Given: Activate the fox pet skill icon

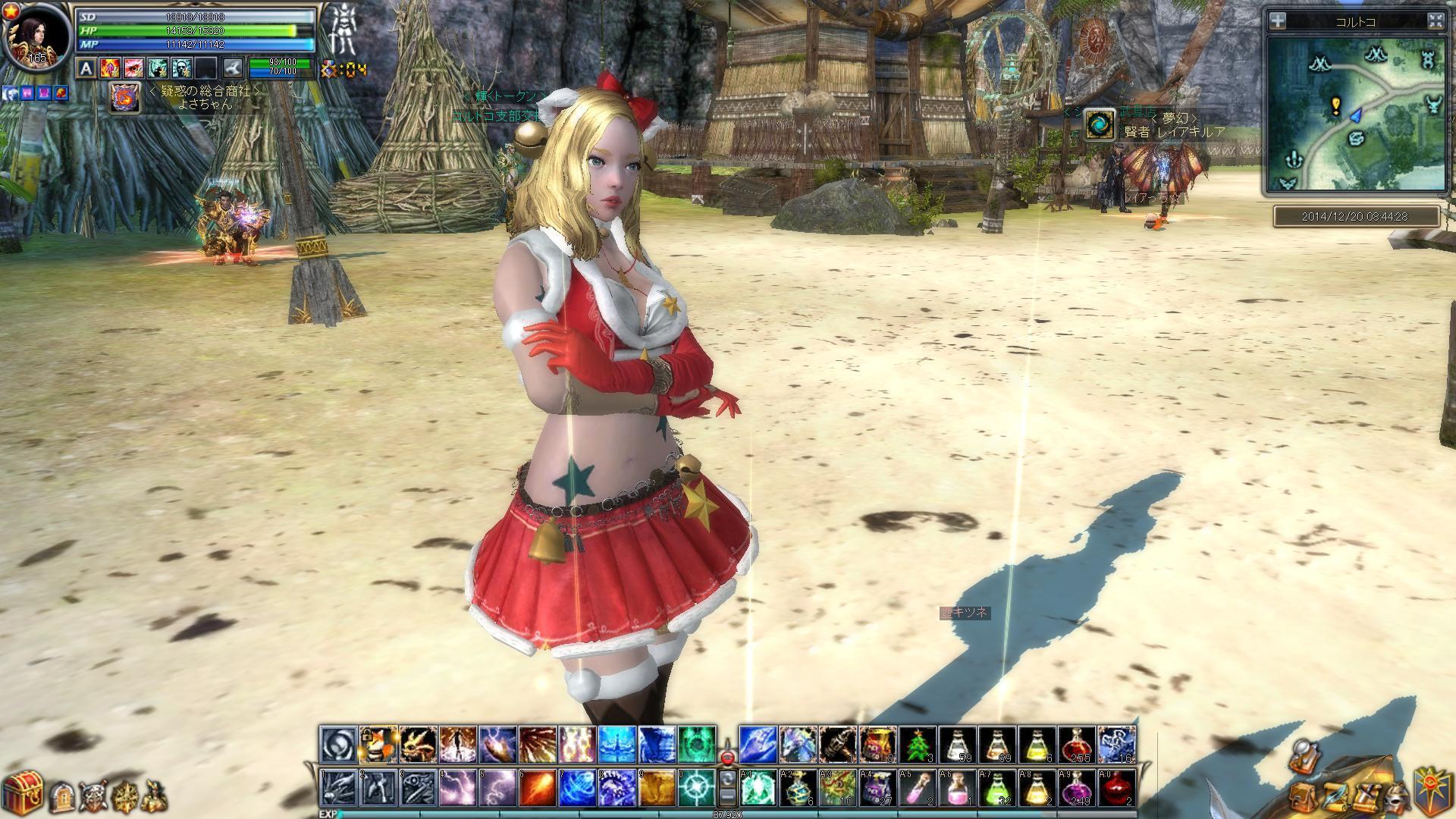Looking at the screenshot, I should point(378,745).
